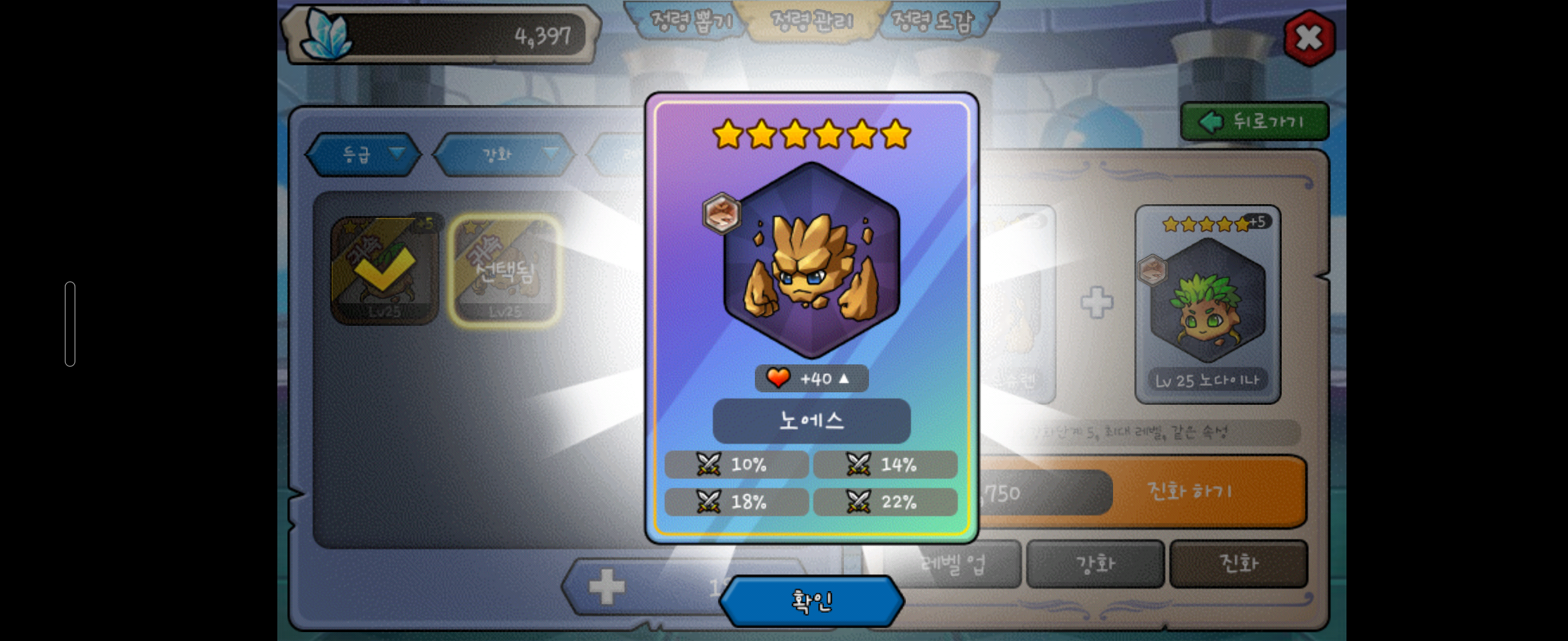The width and height of the screenshot is (1568, 641).
Task: Open the 정령 관리 tab
Action: coord(811,22)
